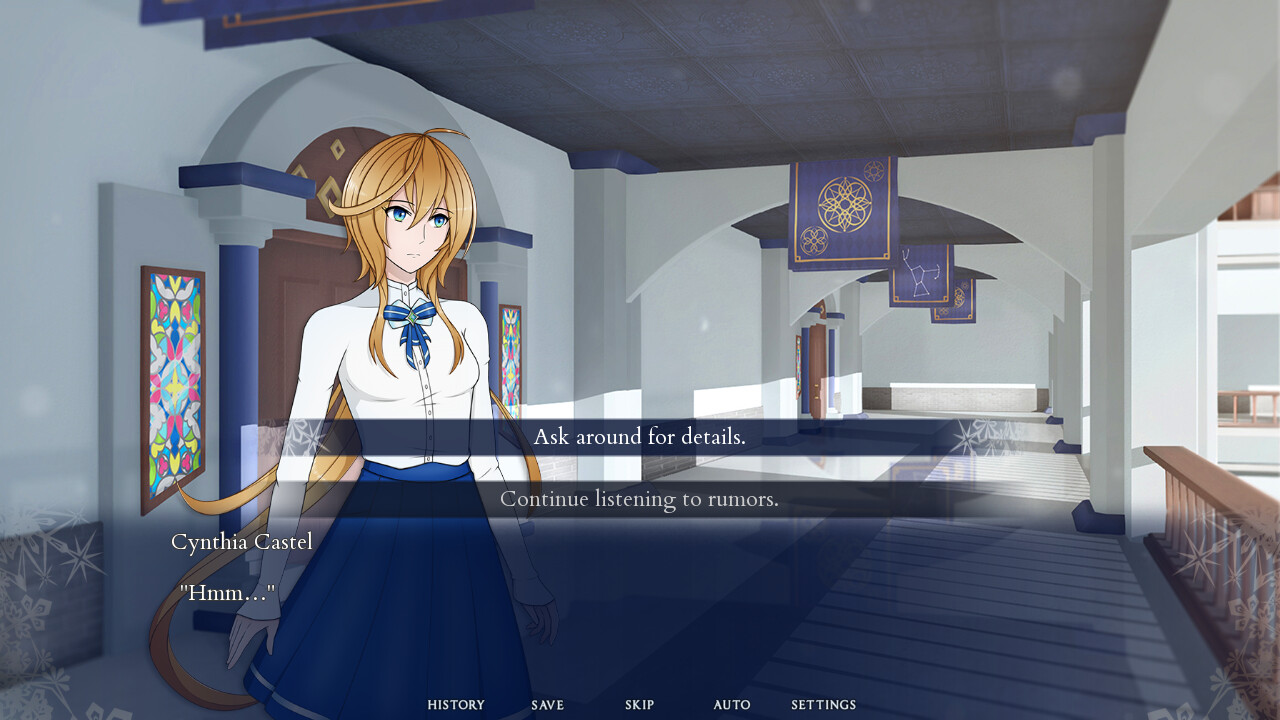Image resolution: width=1280 pixels, height=720 pixels.
Task: Select "Continue listening to rumors." option
Action: tap(639, 499)
